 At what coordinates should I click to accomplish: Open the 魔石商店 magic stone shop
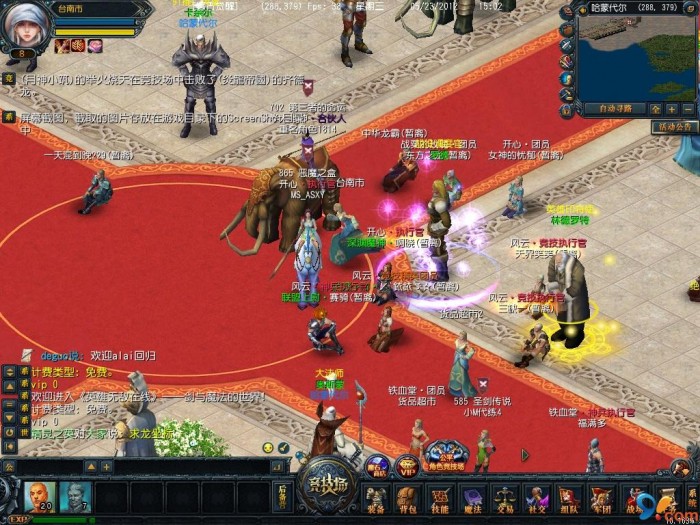pyautogui.click(x=377, y=465)
